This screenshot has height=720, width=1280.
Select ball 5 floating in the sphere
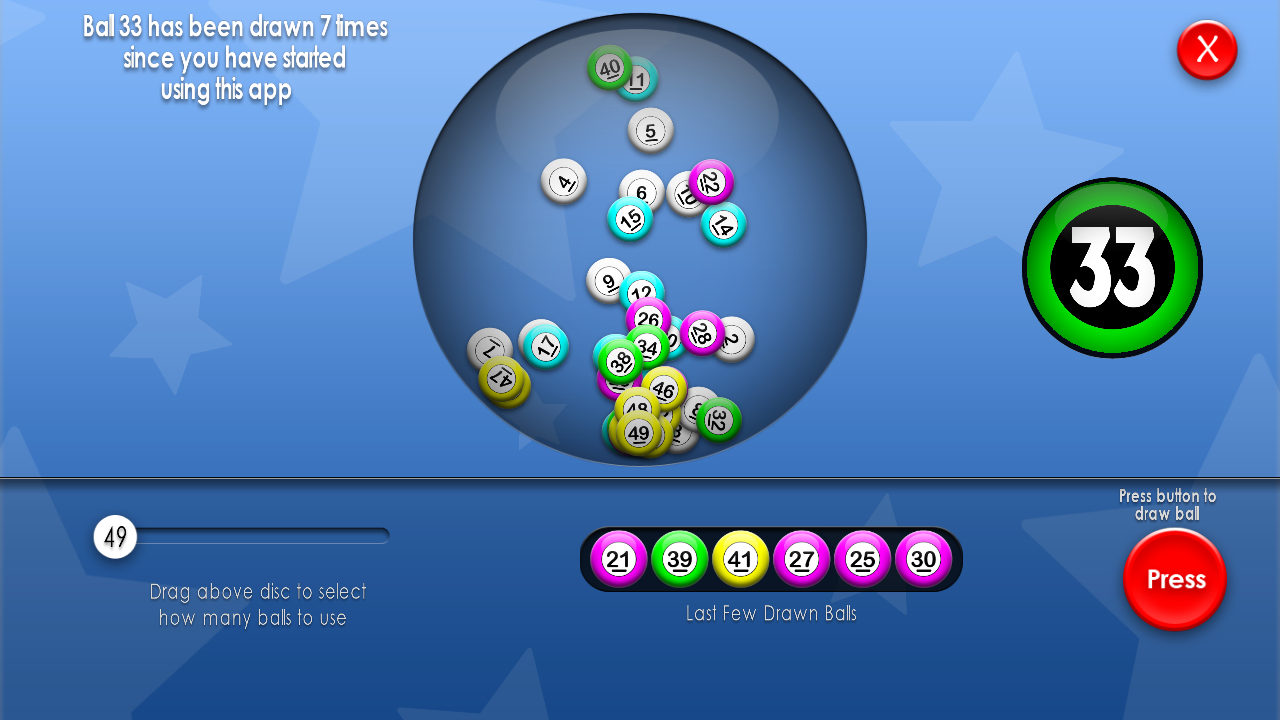(x=648, y=129)
